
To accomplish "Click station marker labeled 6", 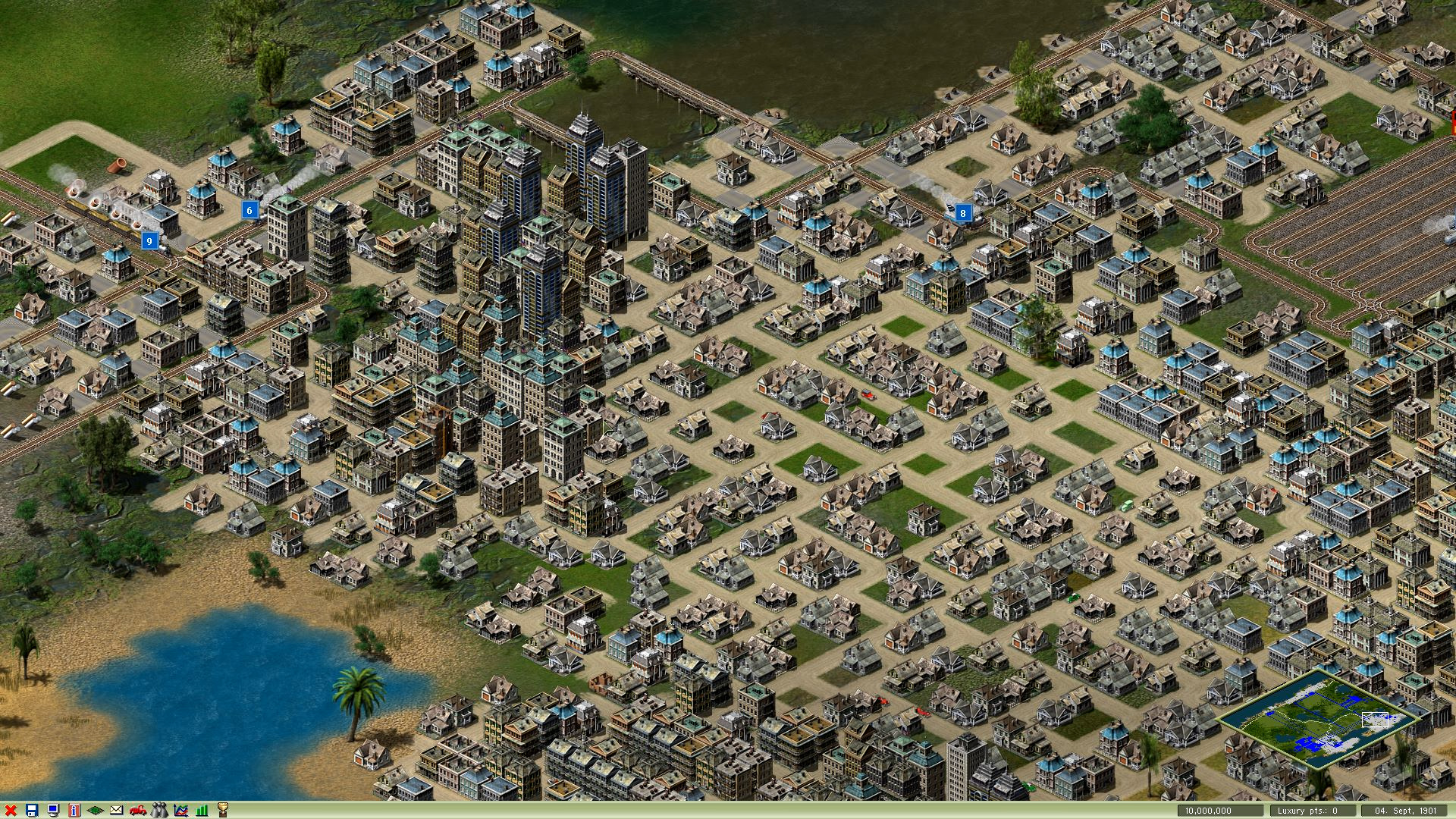I will (x=250, y=210).
